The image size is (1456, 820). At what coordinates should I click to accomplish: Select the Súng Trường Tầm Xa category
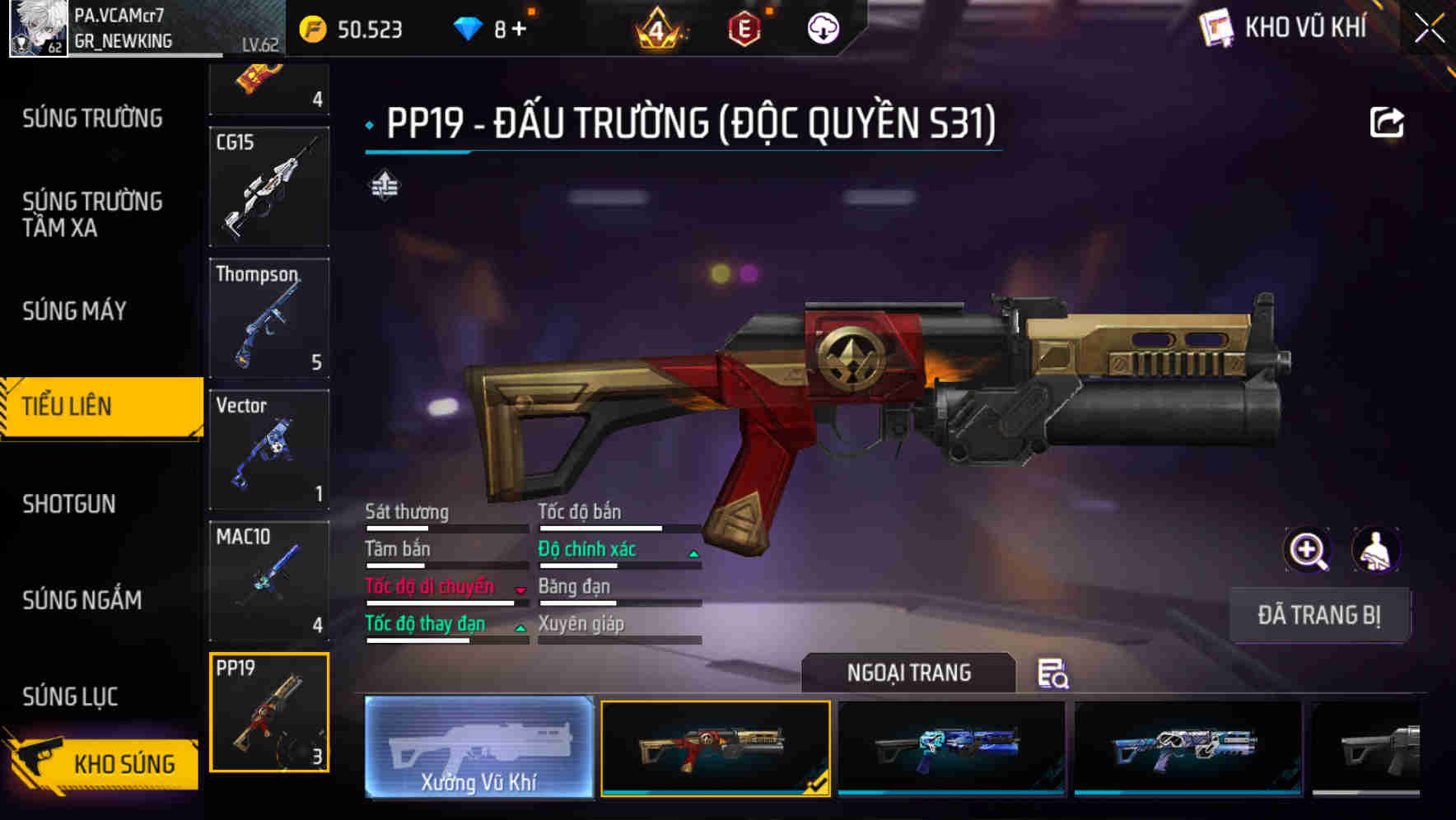[x=91, y=214]
